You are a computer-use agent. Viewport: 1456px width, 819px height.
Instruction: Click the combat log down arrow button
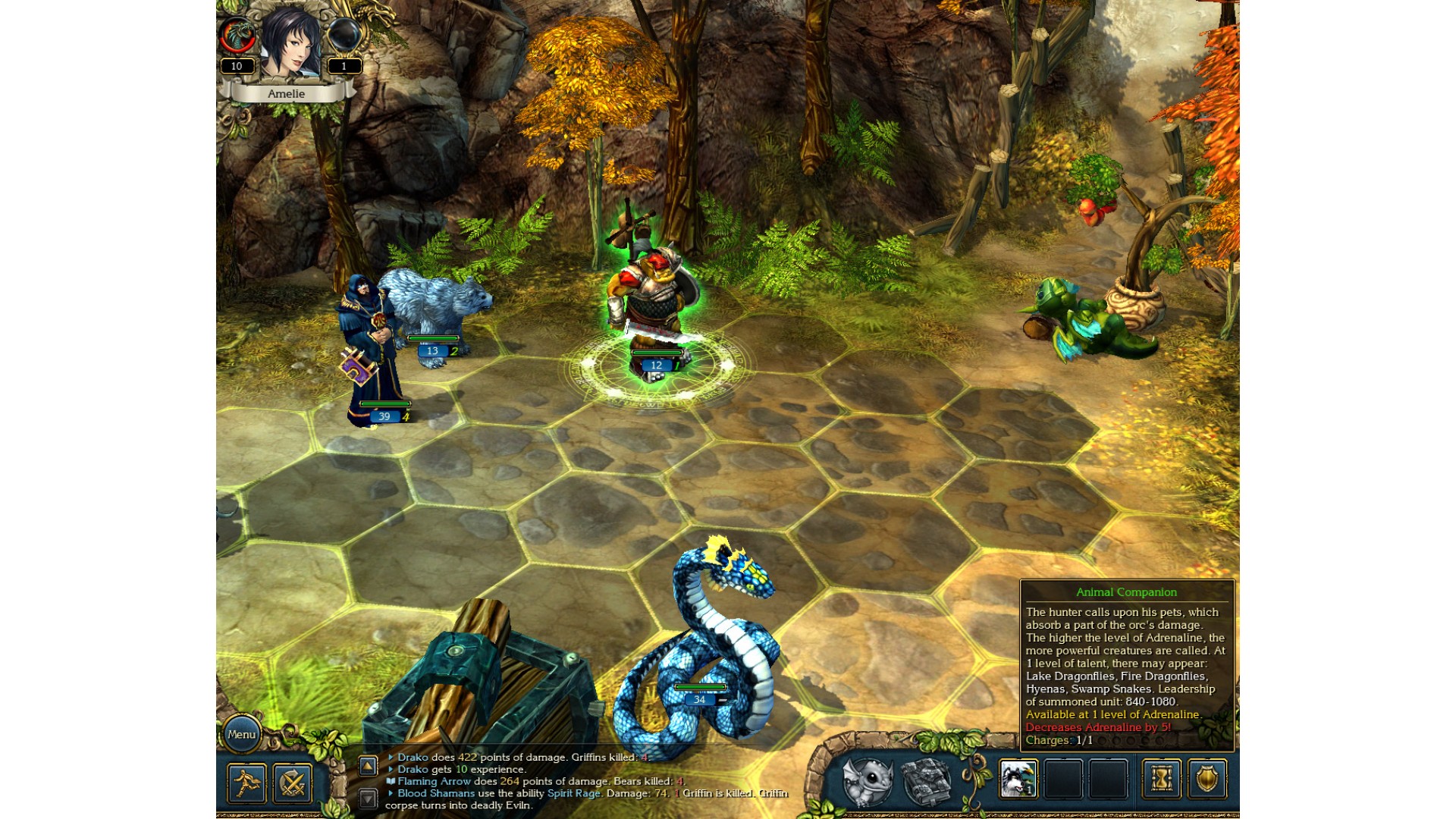[368, 798]
